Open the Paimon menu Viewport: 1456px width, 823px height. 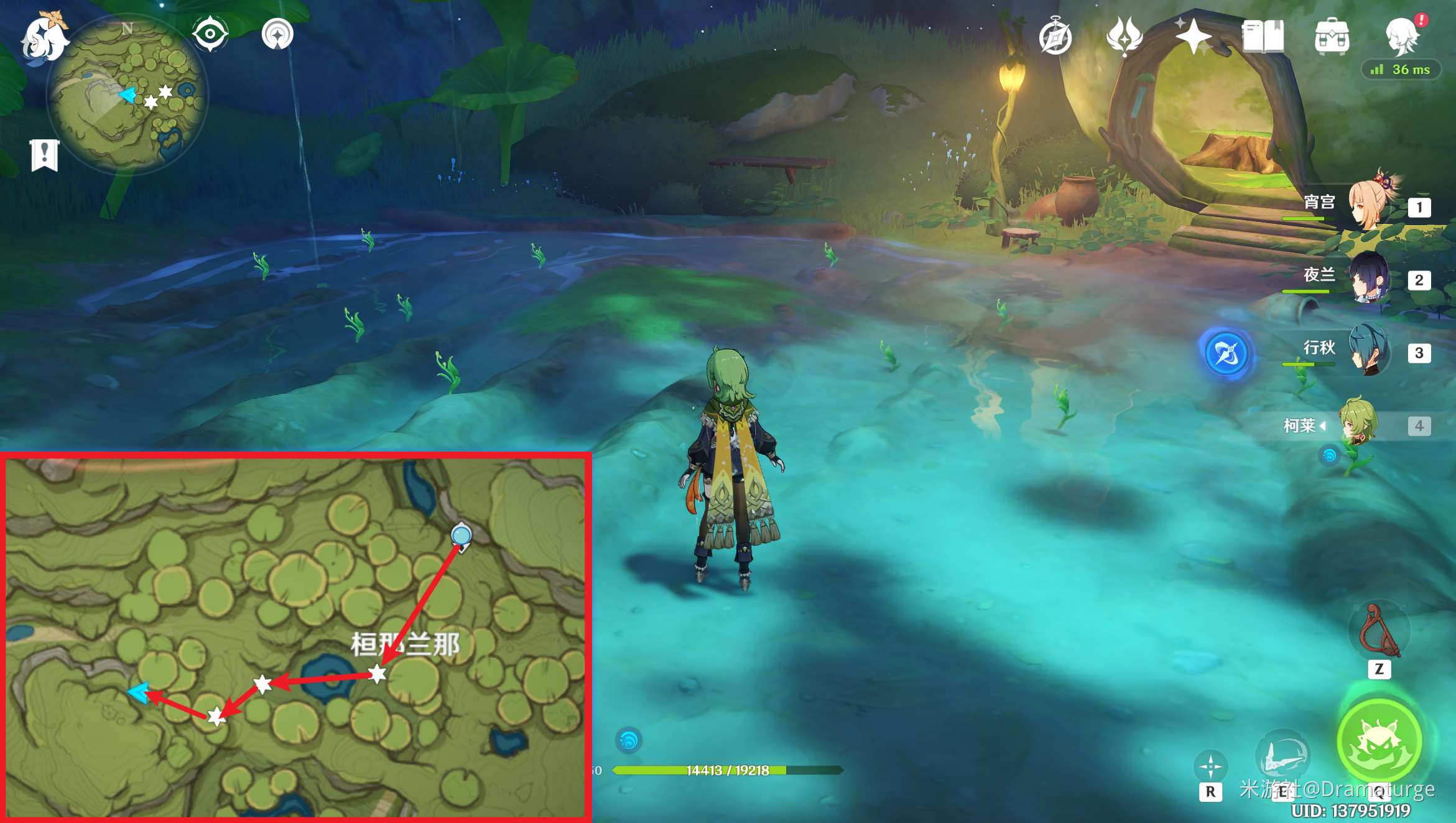coord(45,37)
